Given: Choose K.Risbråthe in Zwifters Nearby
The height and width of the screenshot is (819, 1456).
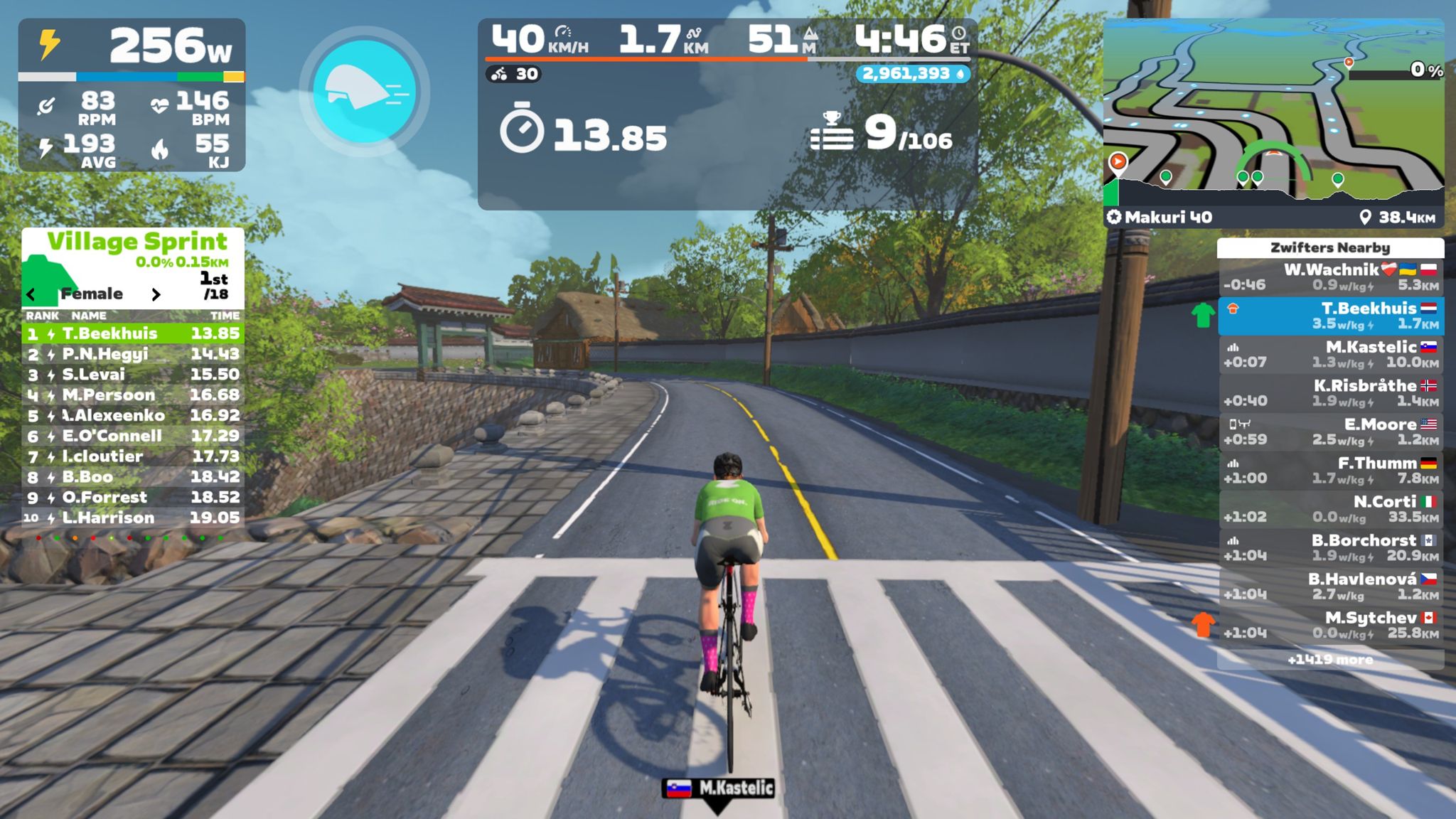Looking at the screenshot, I should (1330, 393).
